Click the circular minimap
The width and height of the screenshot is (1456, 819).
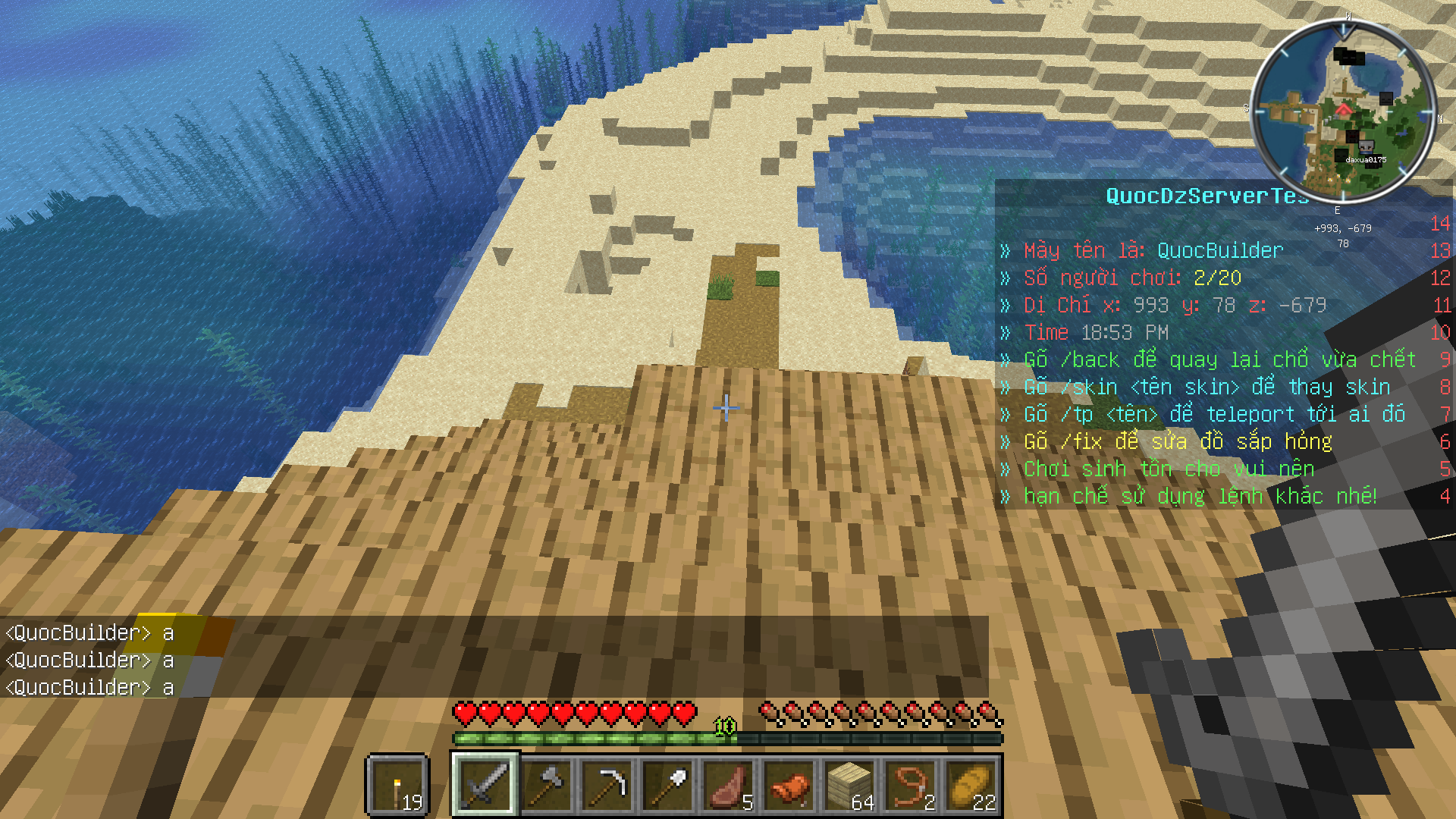(1343, 114)
